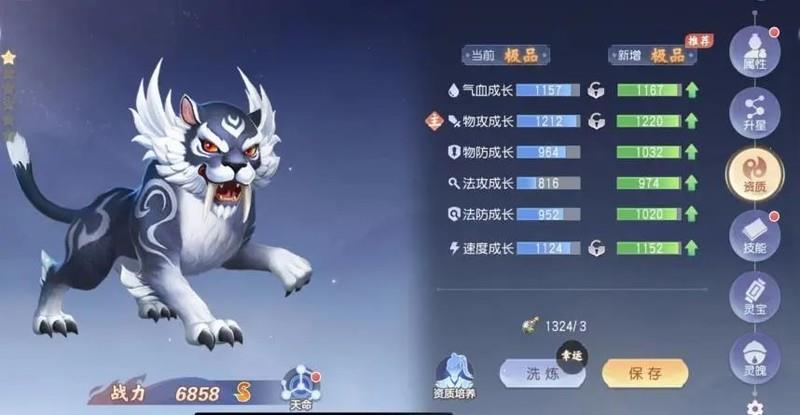Go to the 灵宝 treasure tab
800x415 pixels.
coord(754,297)
